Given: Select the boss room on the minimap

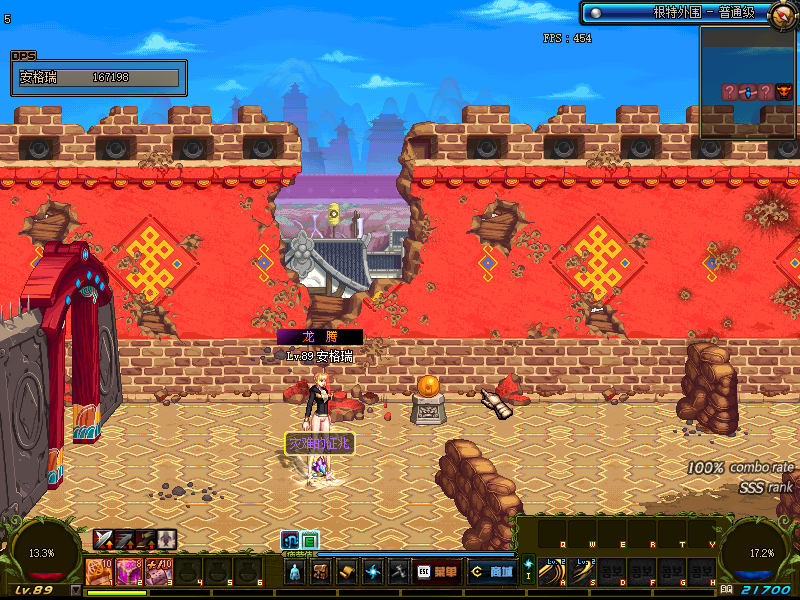Looking at the screenshot, I should coord(783,92).
